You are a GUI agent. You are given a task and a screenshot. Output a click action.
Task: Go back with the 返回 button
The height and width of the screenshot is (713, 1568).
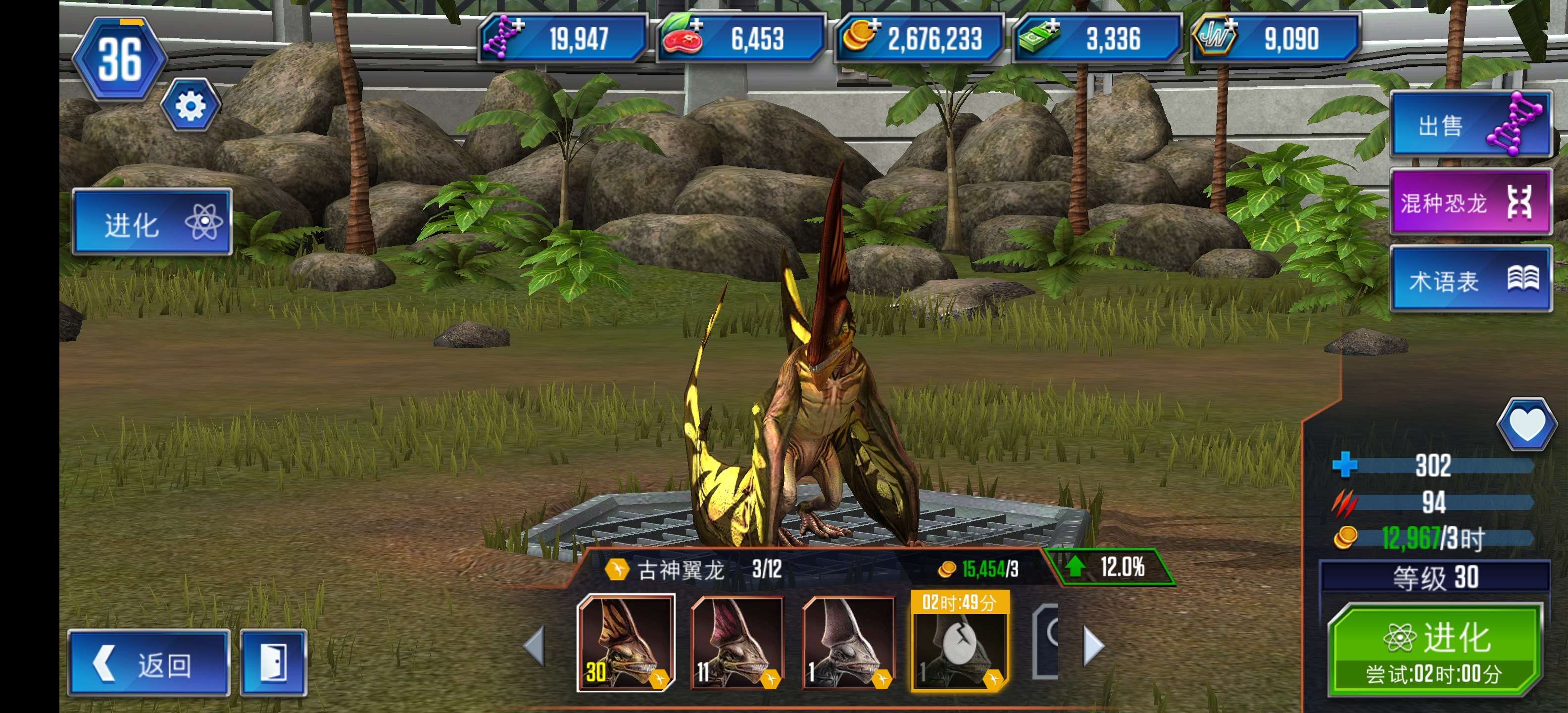148,663
